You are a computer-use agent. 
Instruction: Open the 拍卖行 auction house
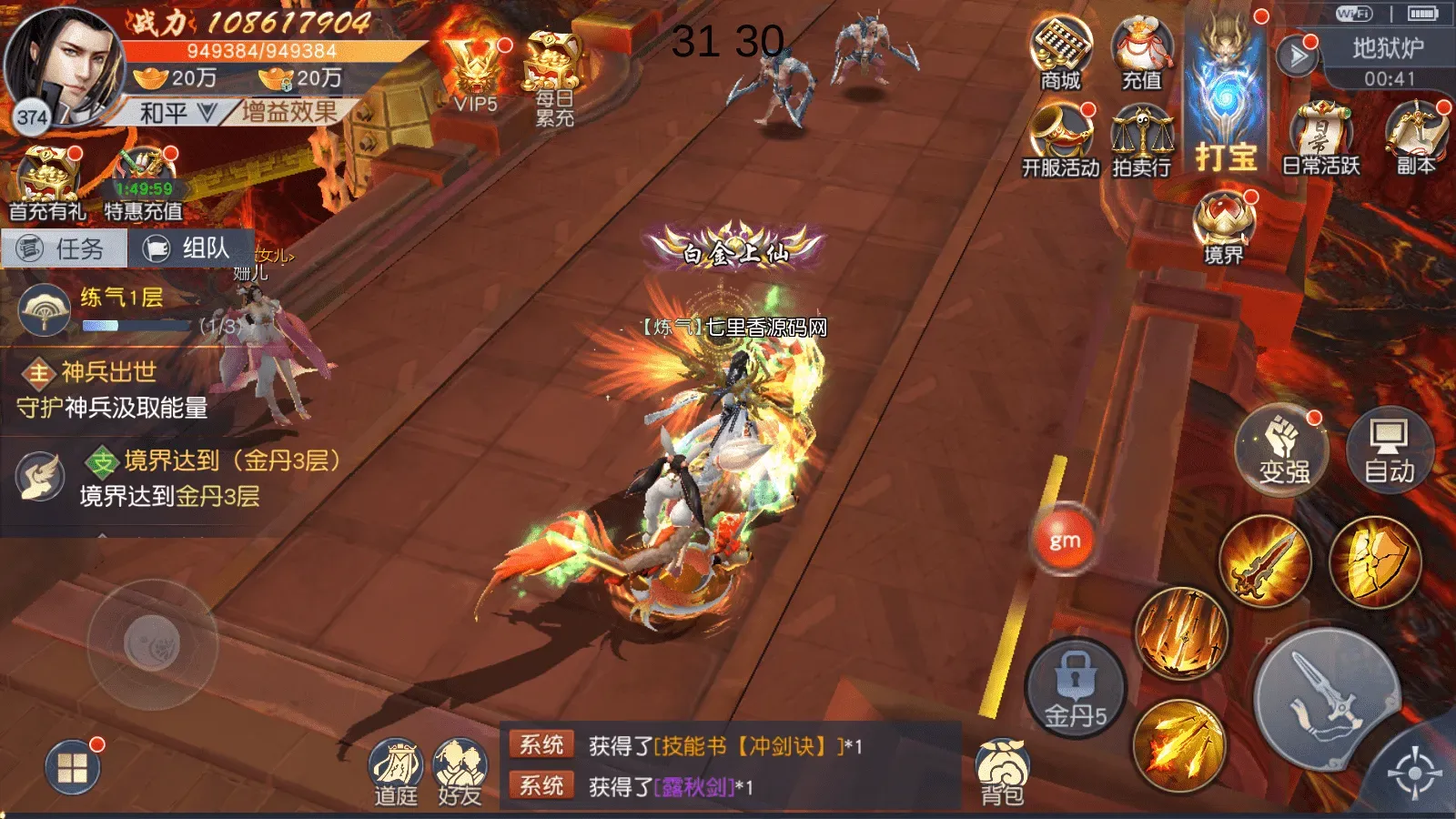(x=1141, y=139)
